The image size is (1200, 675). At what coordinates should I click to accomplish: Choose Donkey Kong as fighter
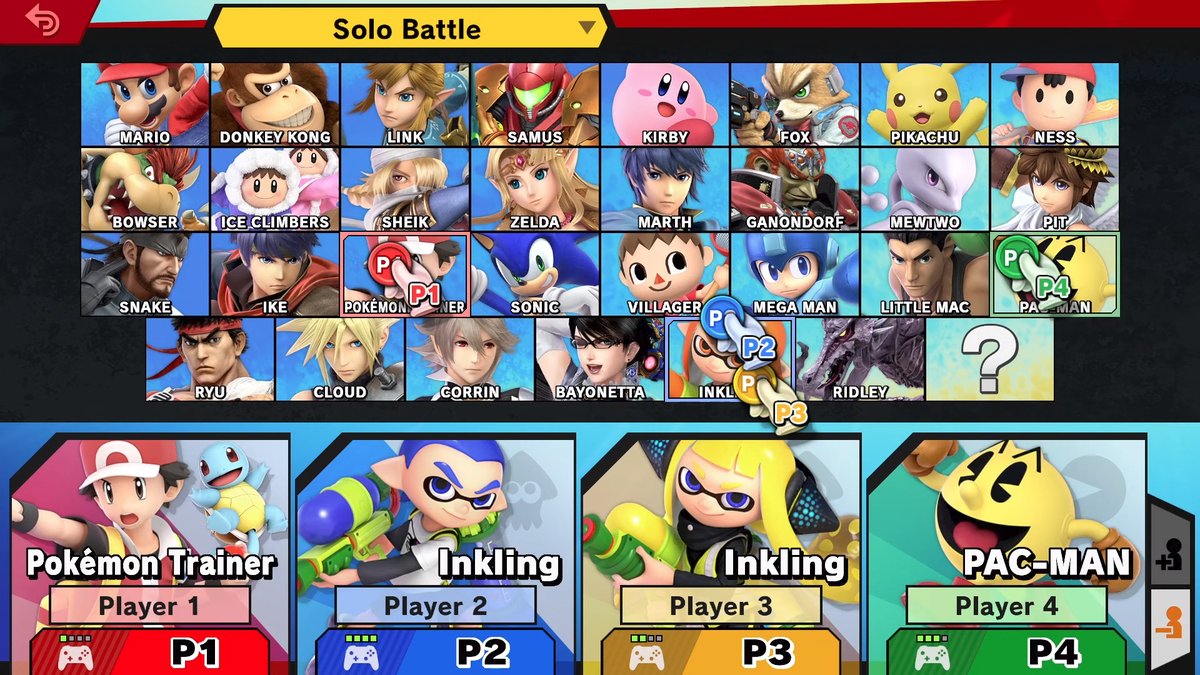pyautogui.click(x=275, y=104)
